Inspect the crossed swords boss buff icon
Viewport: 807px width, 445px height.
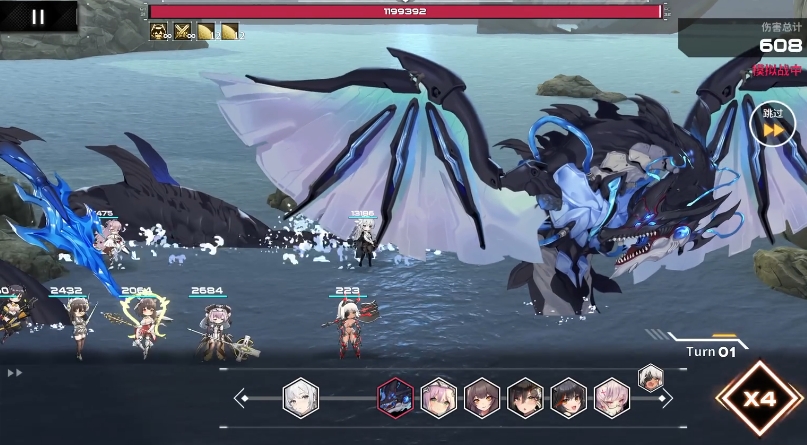click(x=182, y=32)
